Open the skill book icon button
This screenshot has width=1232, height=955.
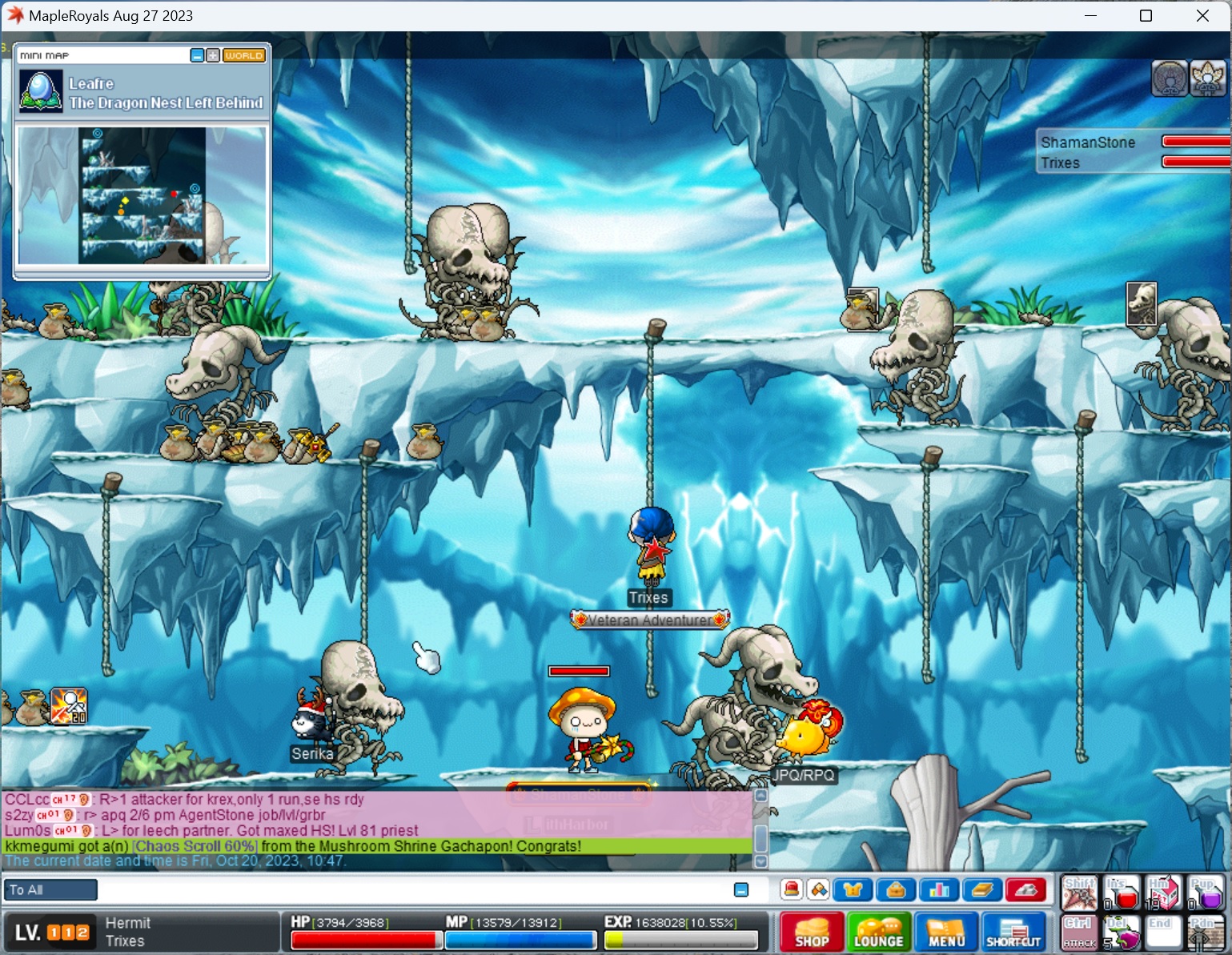[982, 889]
